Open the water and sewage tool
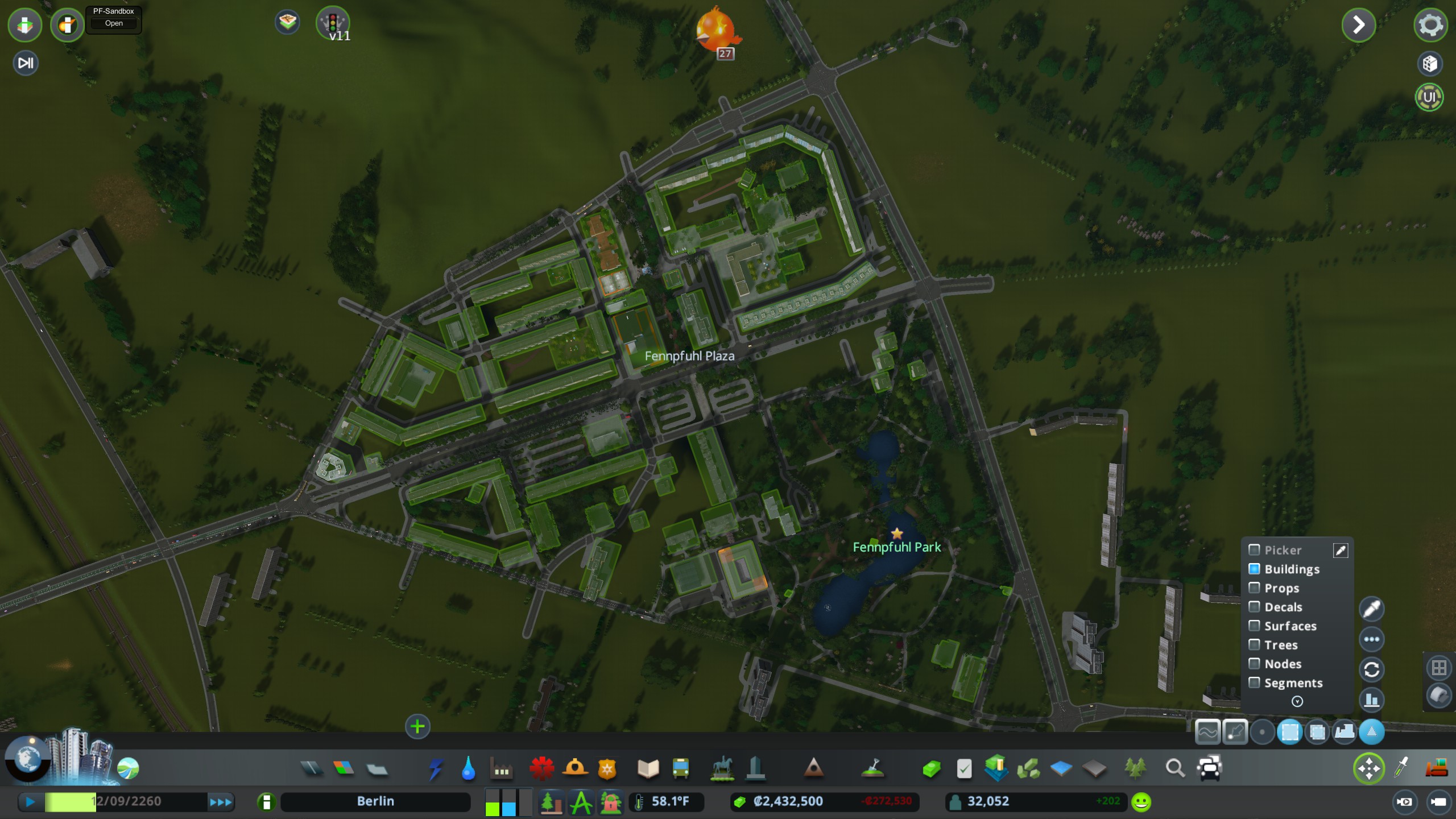Image resolution: width=1456 pixels, height=819 pixels. [468, 769]
